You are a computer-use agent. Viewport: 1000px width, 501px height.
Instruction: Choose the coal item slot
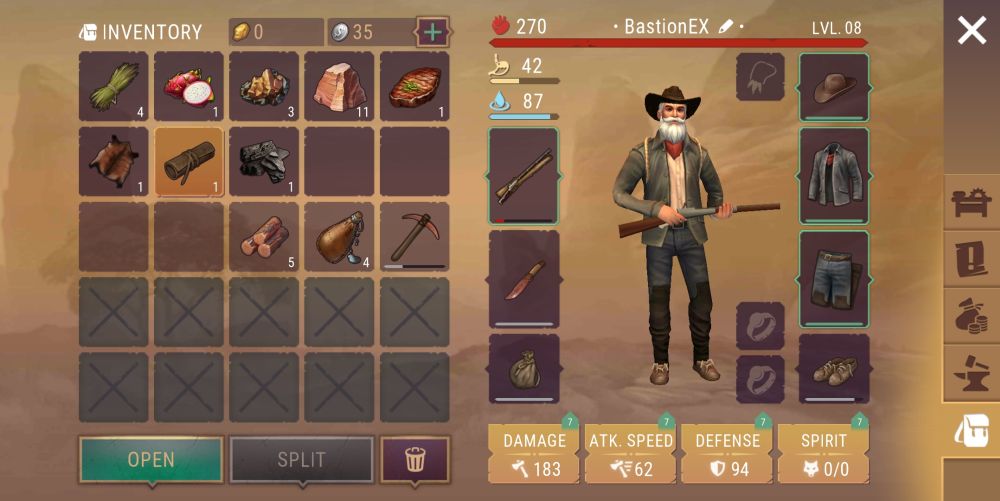tap(264, 162)
